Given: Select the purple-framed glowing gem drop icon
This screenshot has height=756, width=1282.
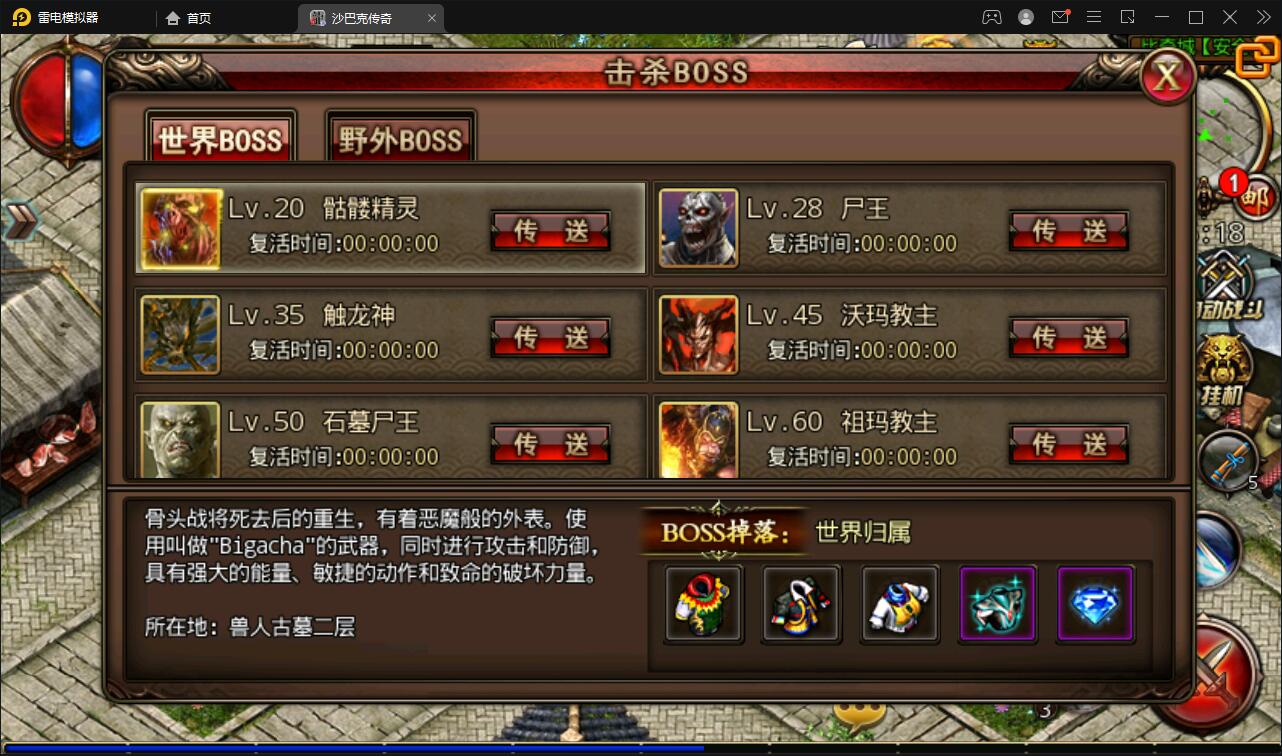Looking at the screenshot, I should tap(996, 602).
